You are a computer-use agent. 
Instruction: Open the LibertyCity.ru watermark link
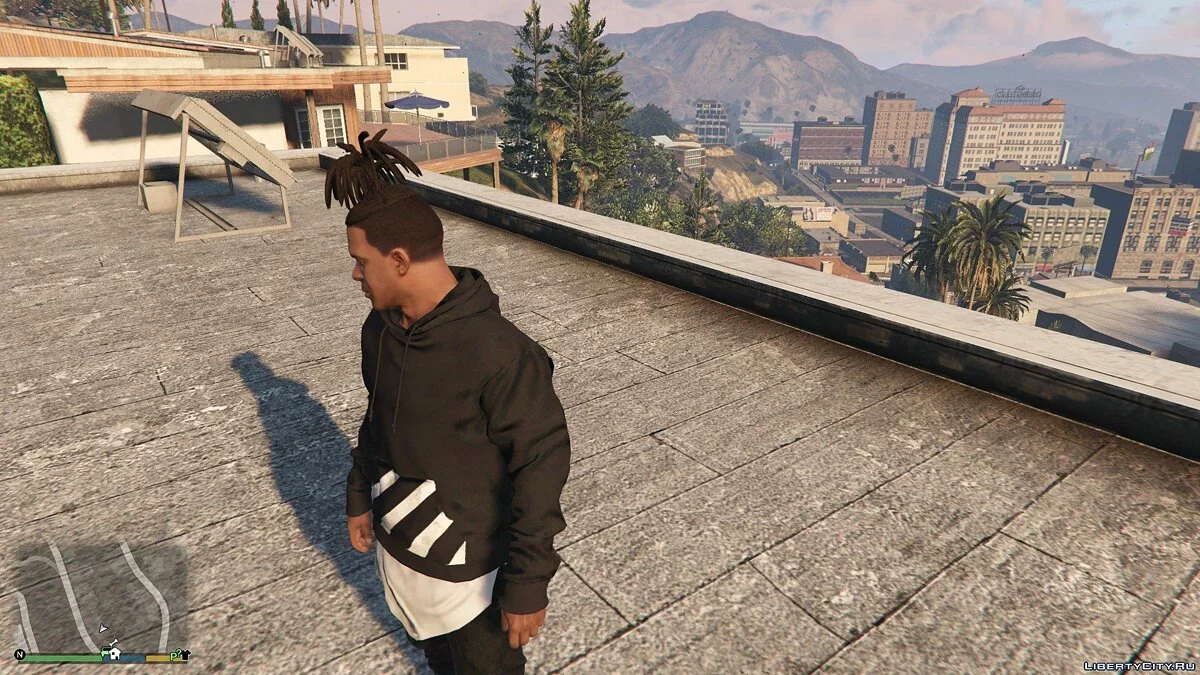[1139, 665]
